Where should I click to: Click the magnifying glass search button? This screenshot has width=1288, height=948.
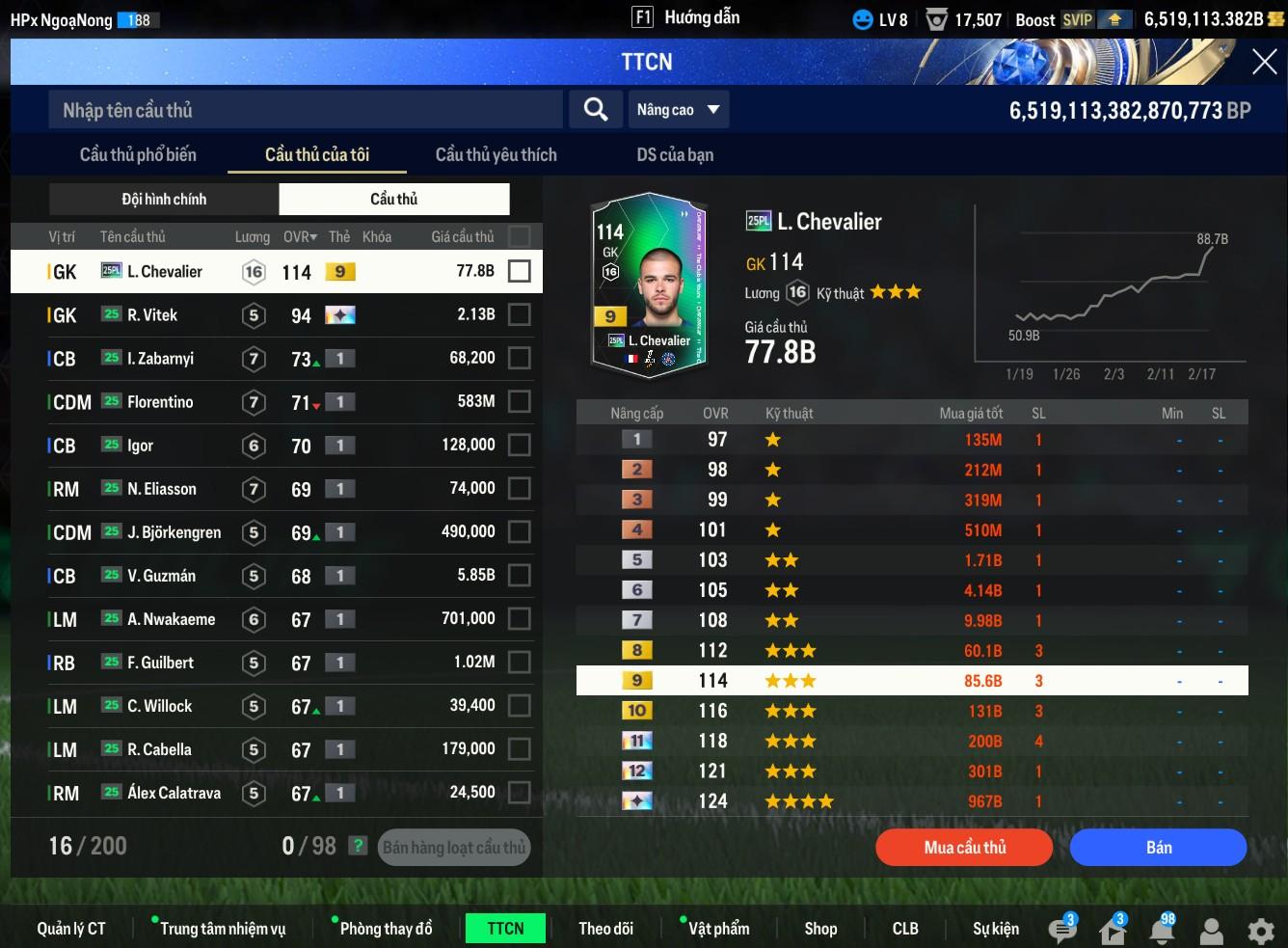click(596, 110)
